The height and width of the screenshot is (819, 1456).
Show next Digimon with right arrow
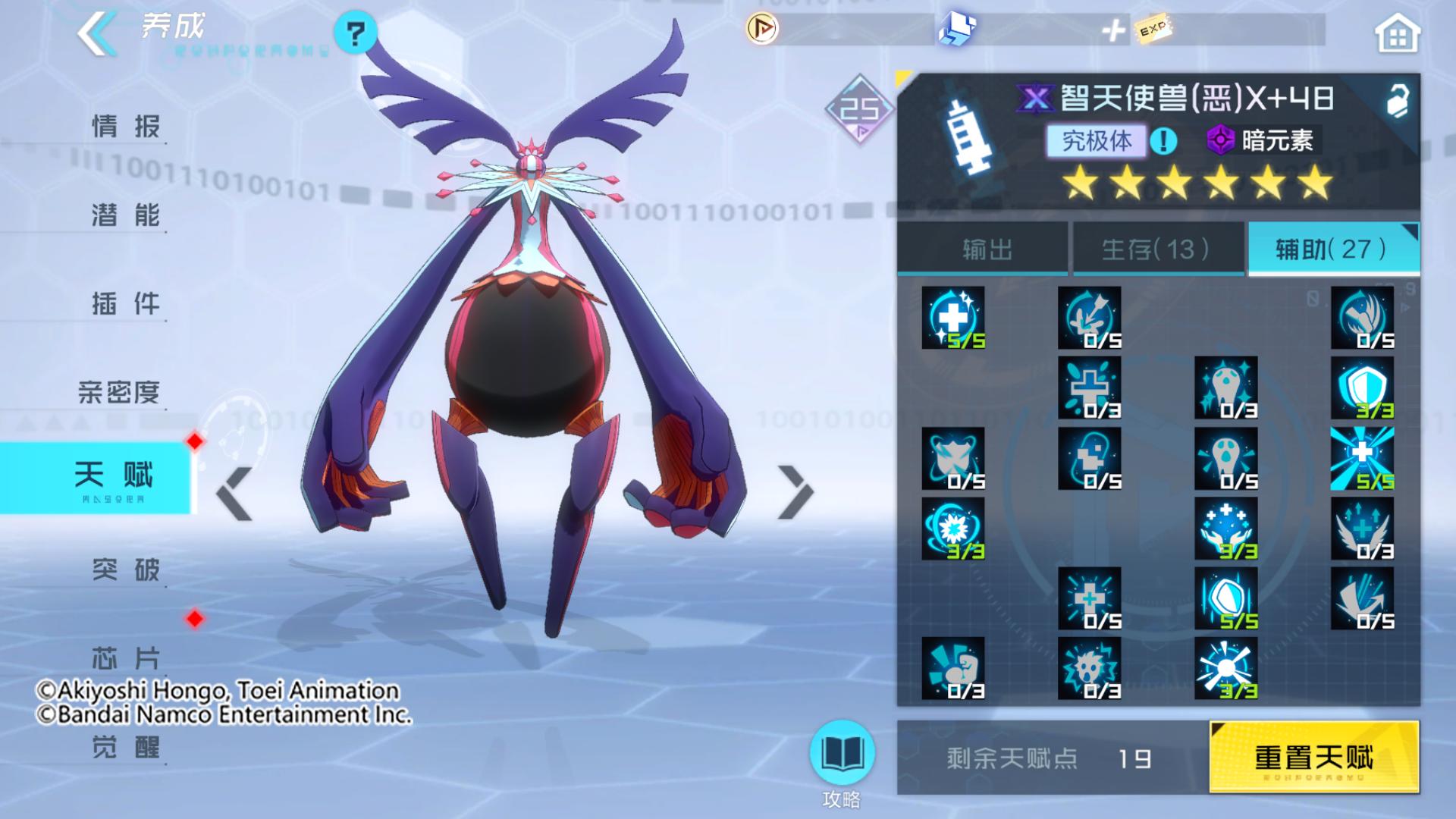coord(795,493)
